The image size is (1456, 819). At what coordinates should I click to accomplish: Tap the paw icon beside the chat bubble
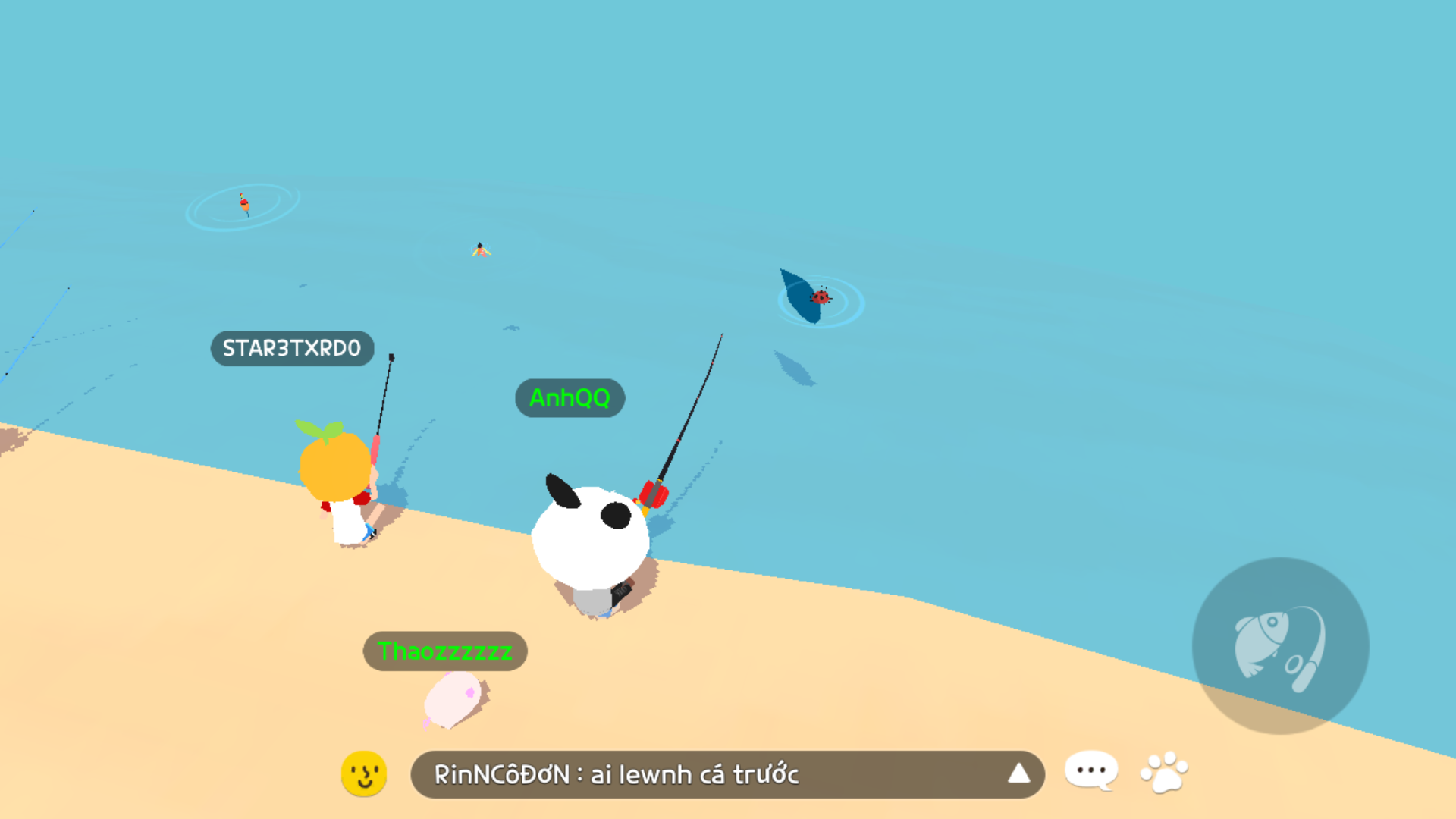(x=1166, y=771)
